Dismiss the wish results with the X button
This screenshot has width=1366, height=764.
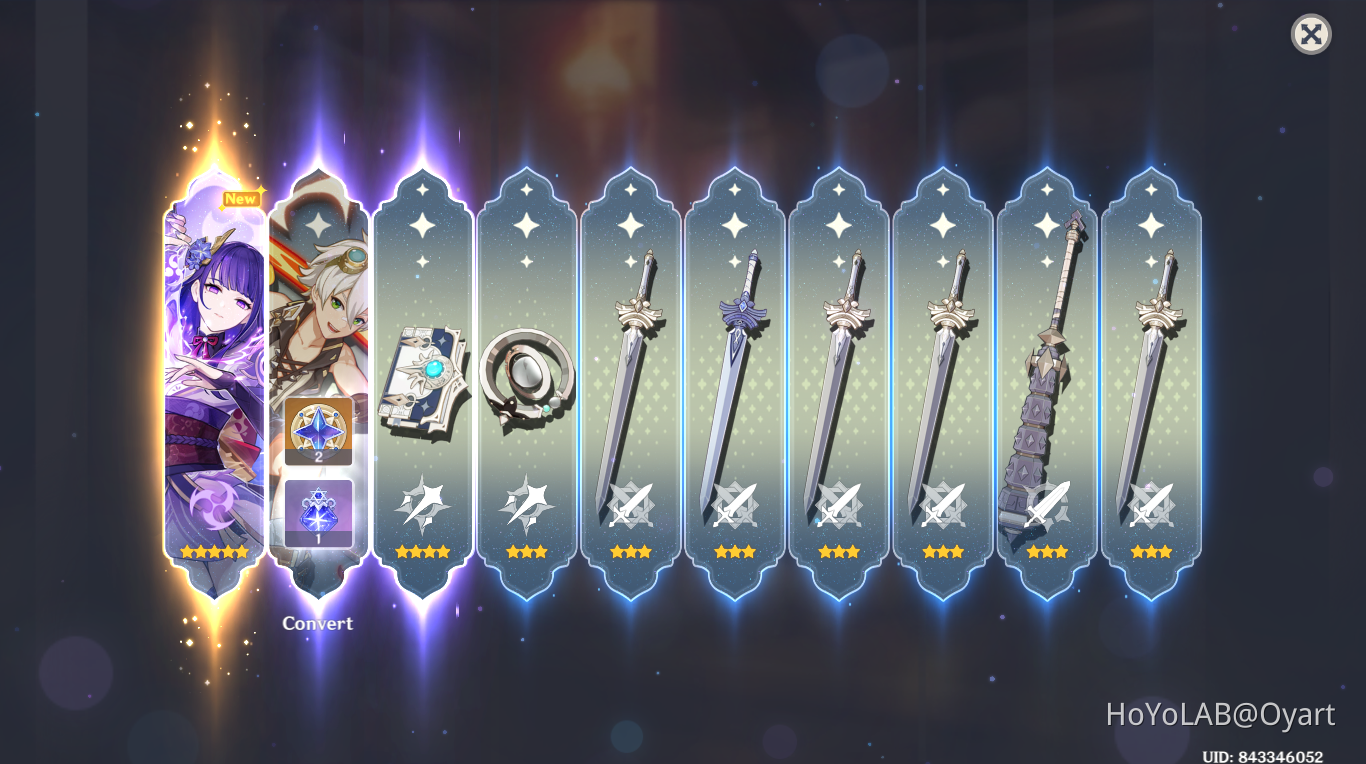point(1310,35)
